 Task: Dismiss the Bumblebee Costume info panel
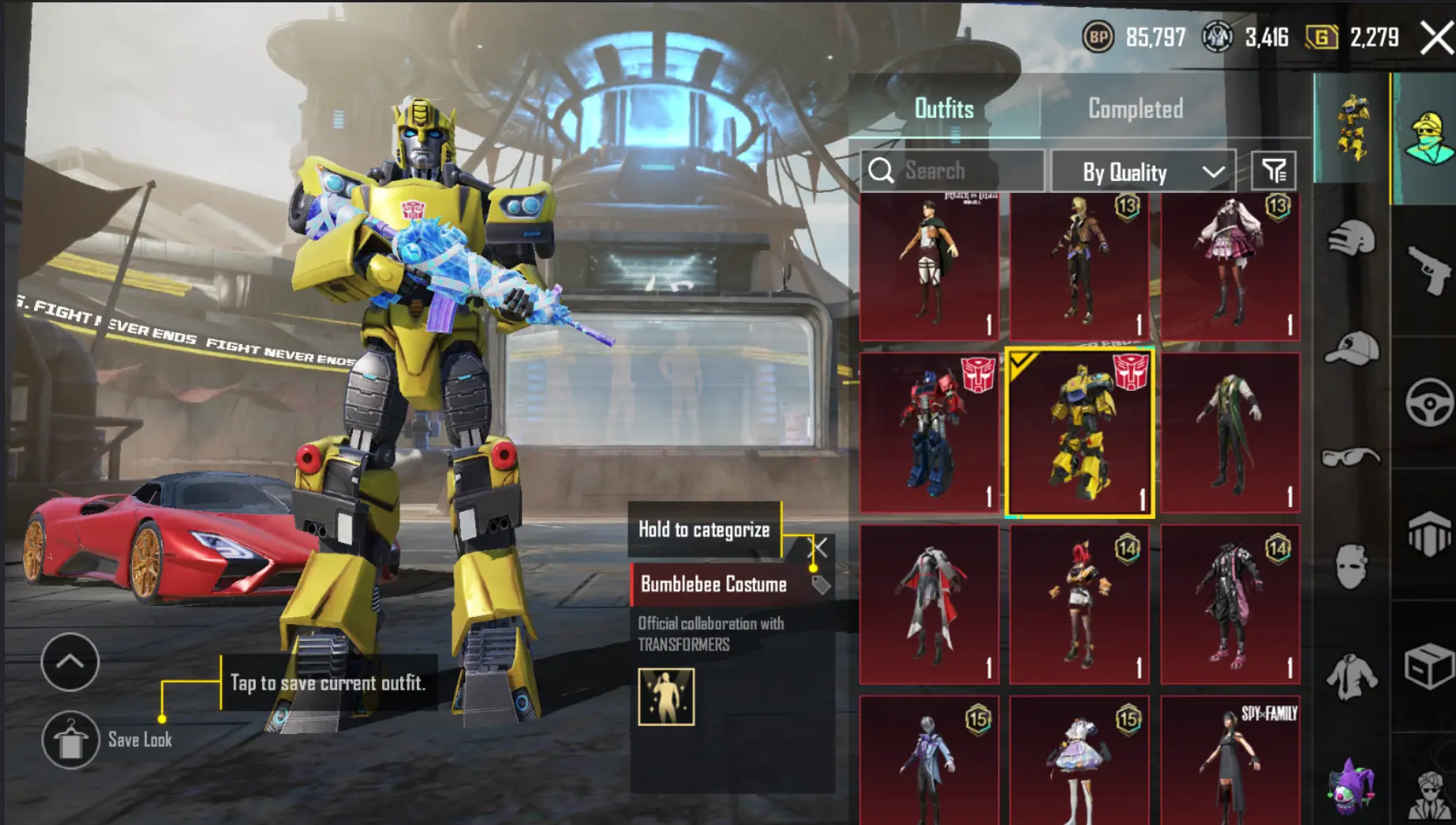point(820,547)
